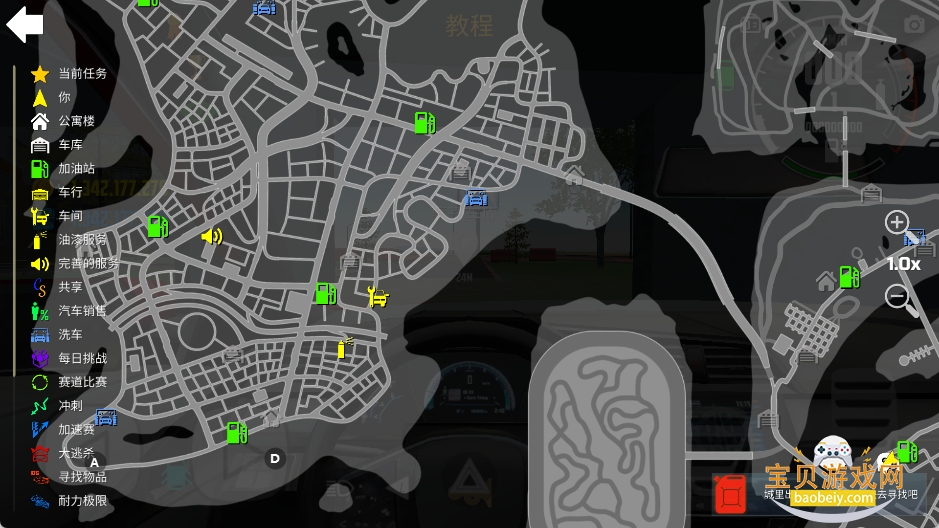Zoom in with the plus magnifier
Screen dimensions: 939x528
pos(897,222)
